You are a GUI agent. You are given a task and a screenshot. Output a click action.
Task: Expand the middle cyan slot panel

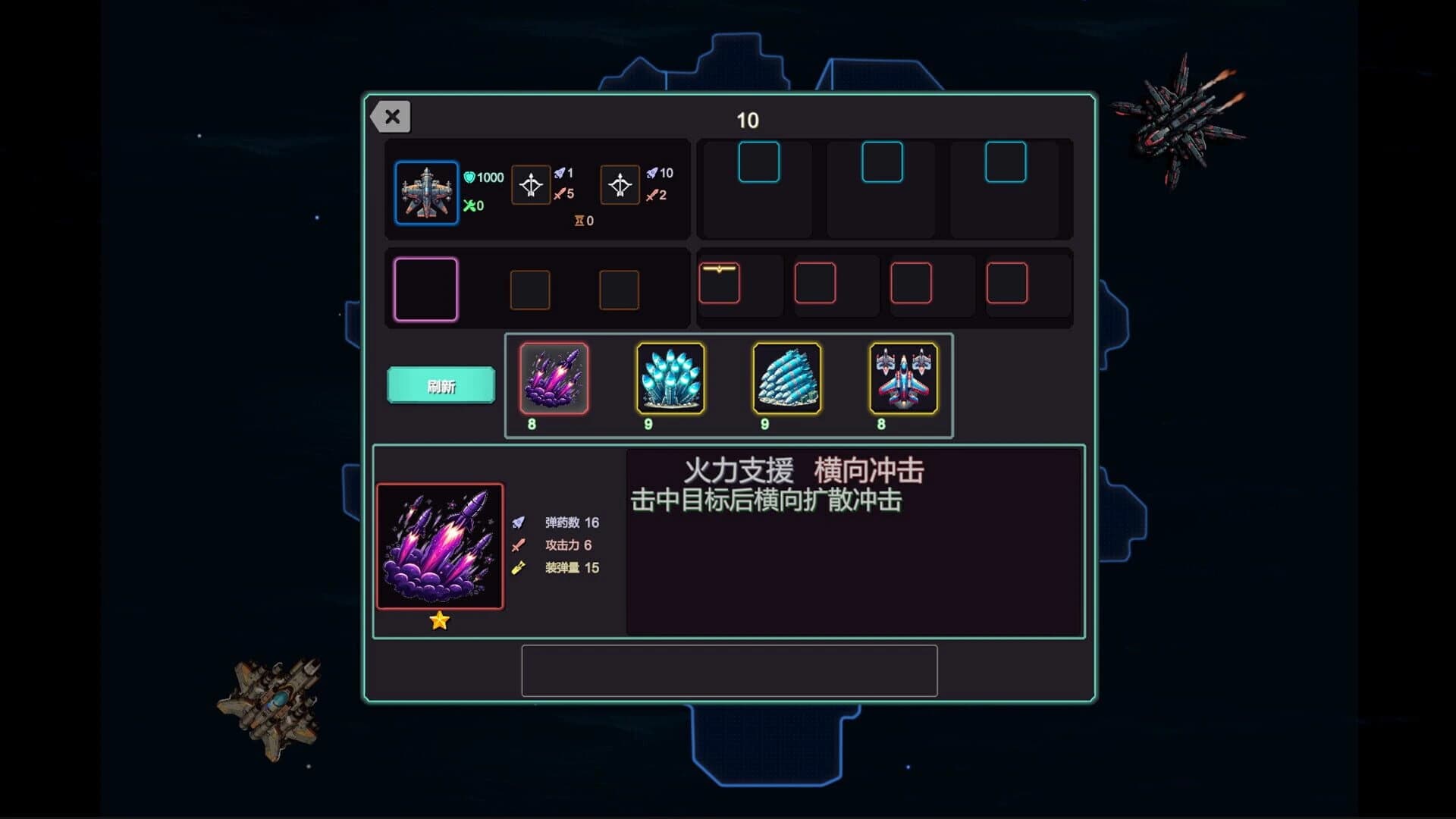(x=882, y=161)
